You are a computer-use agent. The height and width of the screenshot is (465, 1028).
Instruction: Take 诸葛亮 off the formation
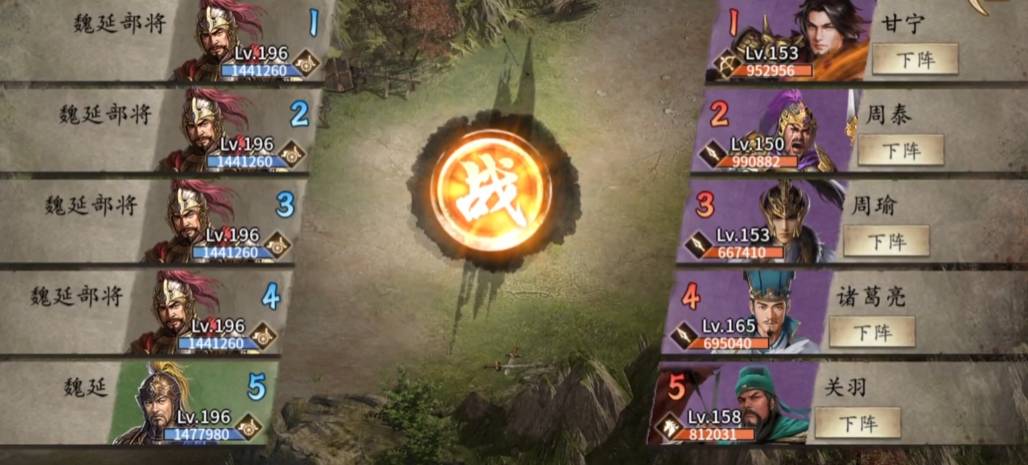[872, 332]
